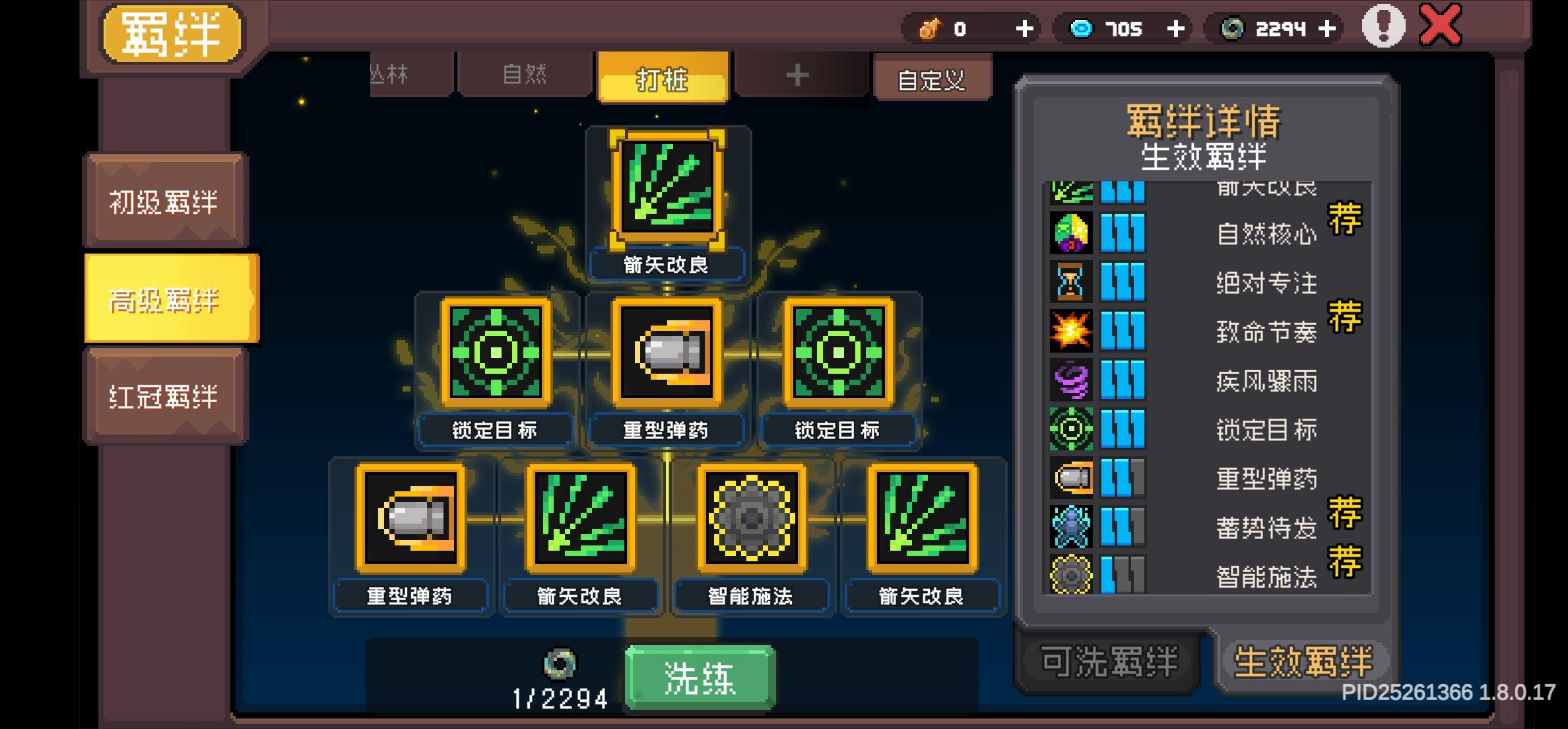Click the plus button next to 705 currency
The width and height of the screenshot is (1568, 729).
(x=1175, y=28)
